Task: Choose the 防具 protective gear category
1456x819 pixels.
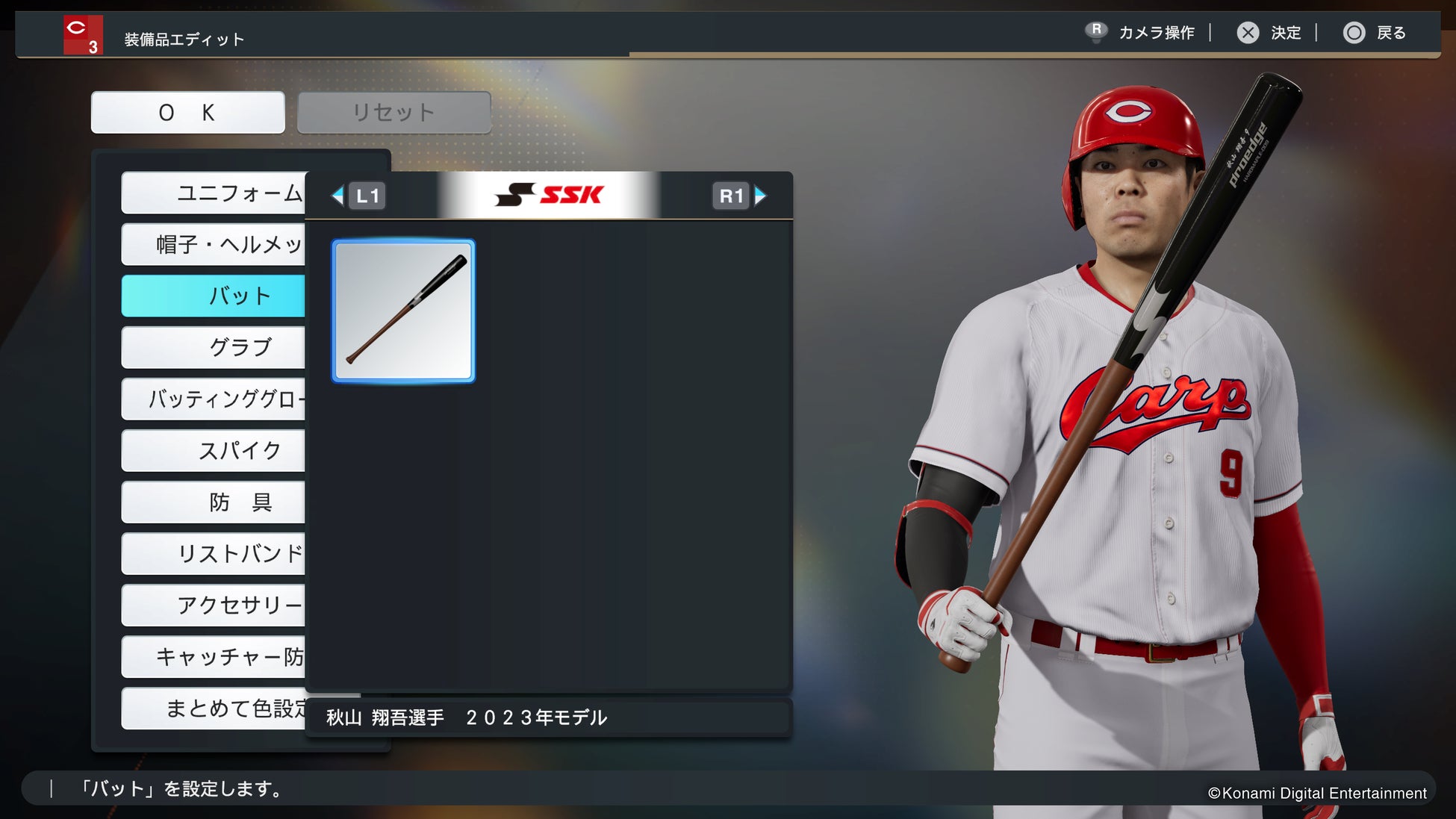Action: click(x=214, y=502)
